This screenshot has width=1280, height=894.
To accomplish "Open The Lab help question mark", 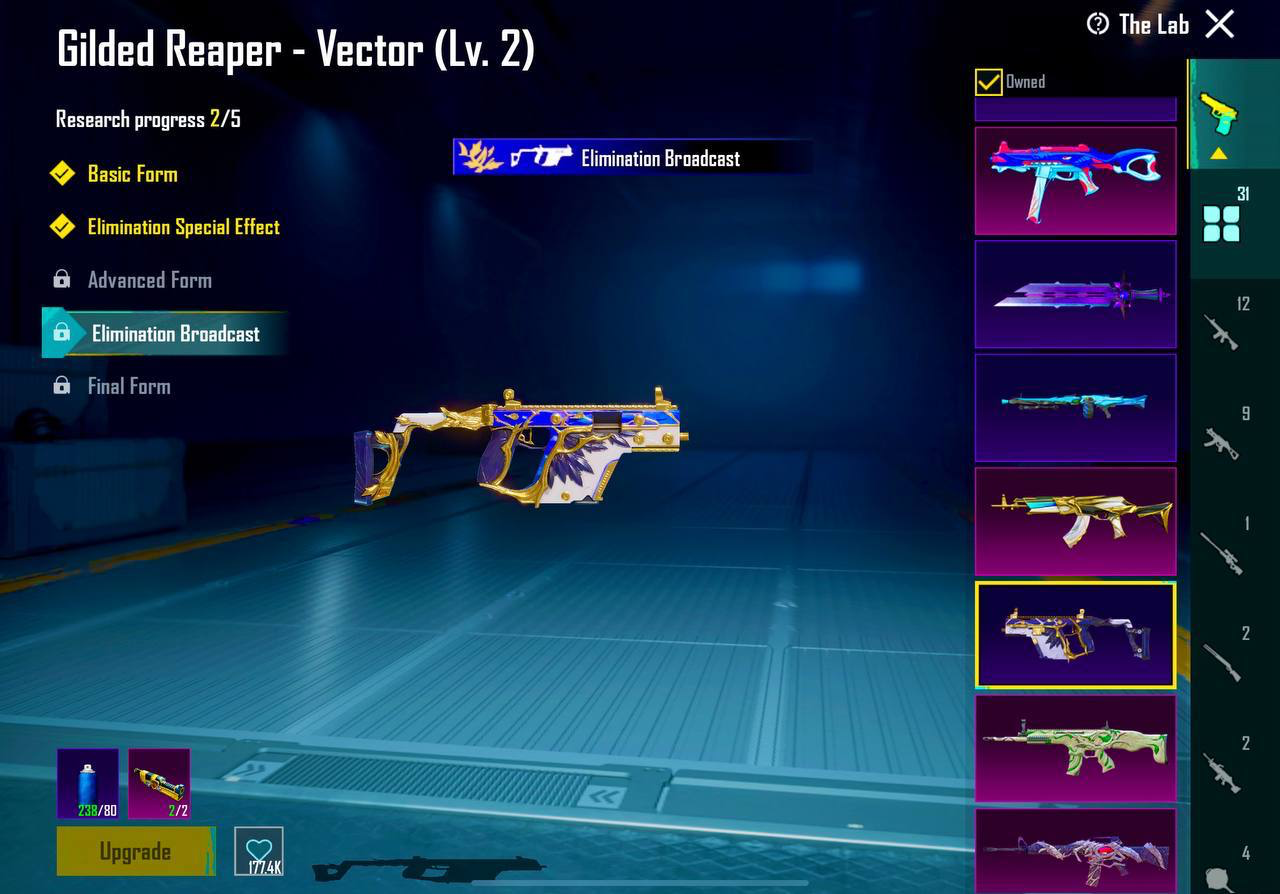I will click(x=1098, y=24).
